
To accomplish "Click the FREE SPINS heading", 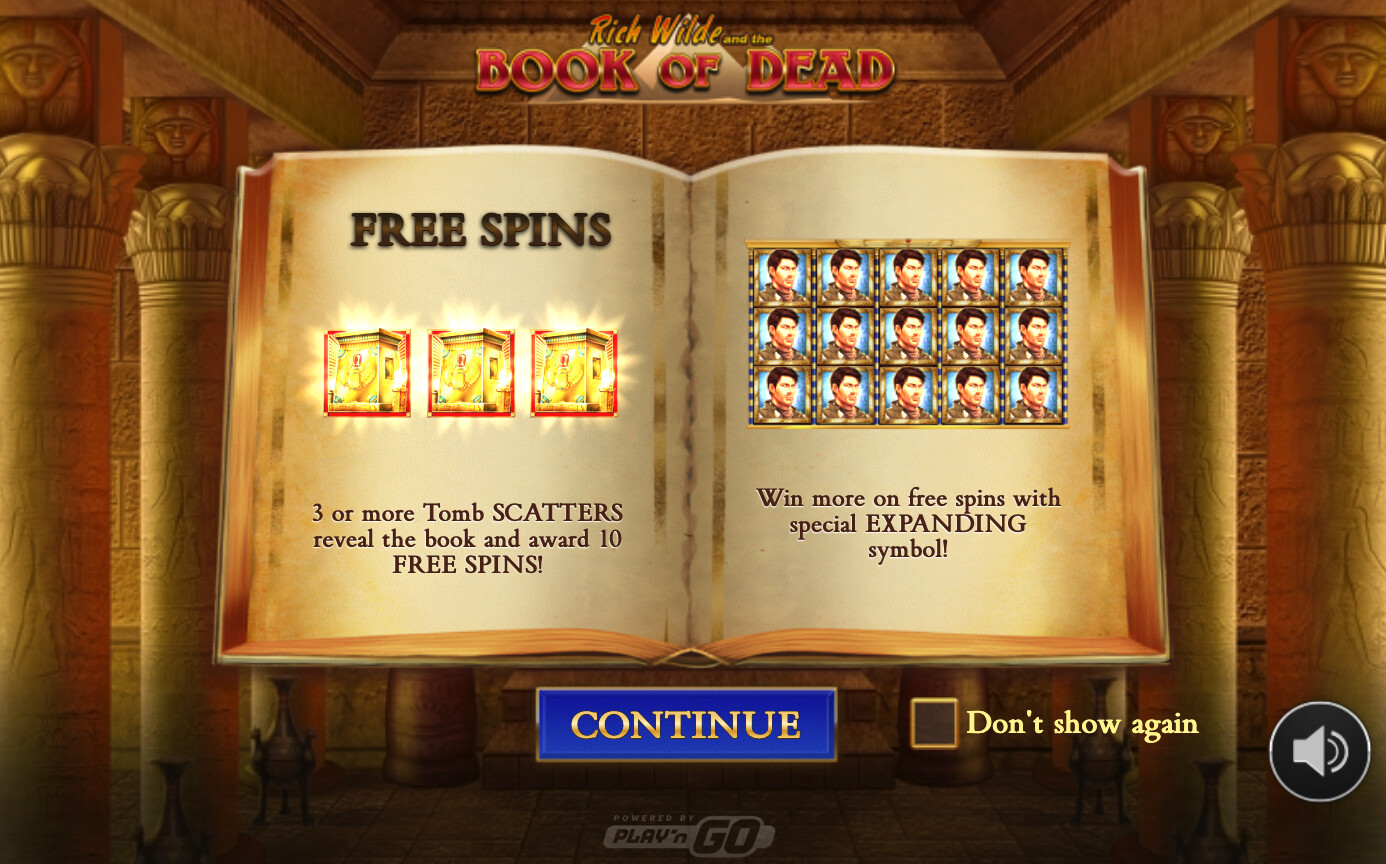I will [480, 229].
